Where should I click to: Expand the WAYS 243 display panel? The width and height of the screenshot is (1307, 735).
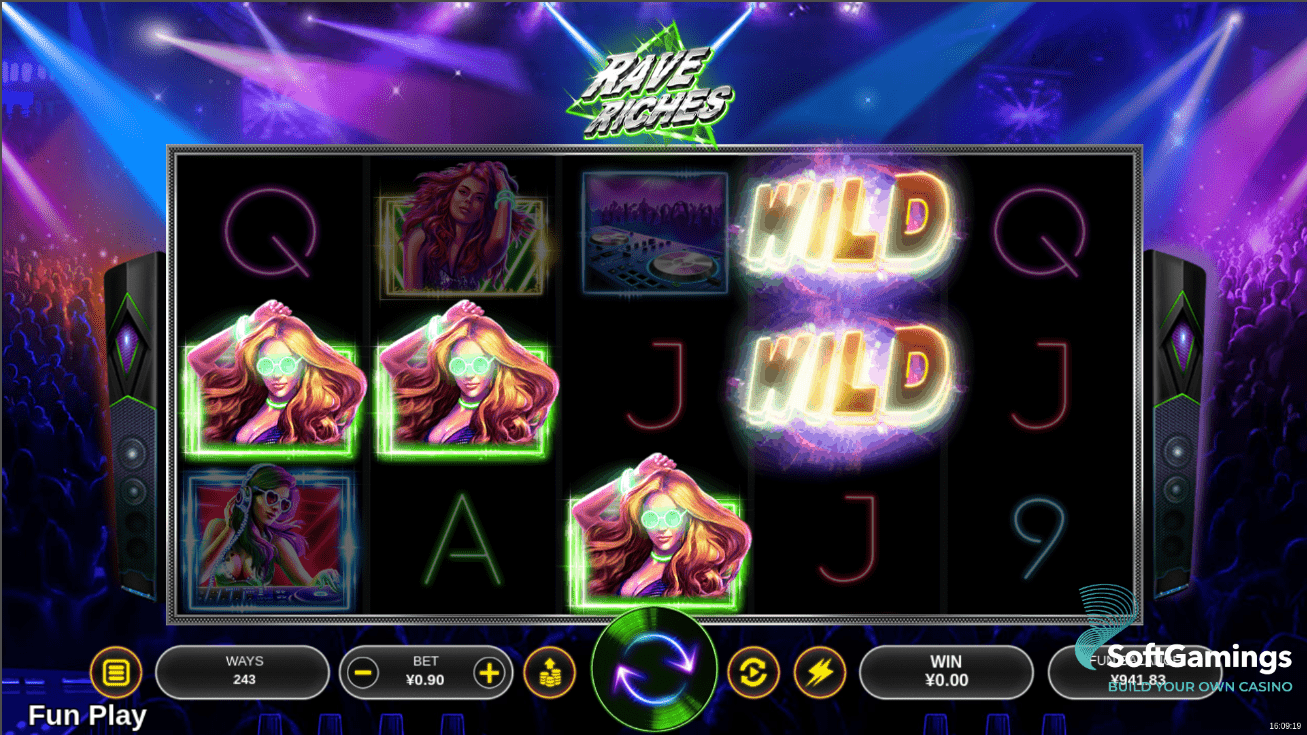[x=242, y=672]
